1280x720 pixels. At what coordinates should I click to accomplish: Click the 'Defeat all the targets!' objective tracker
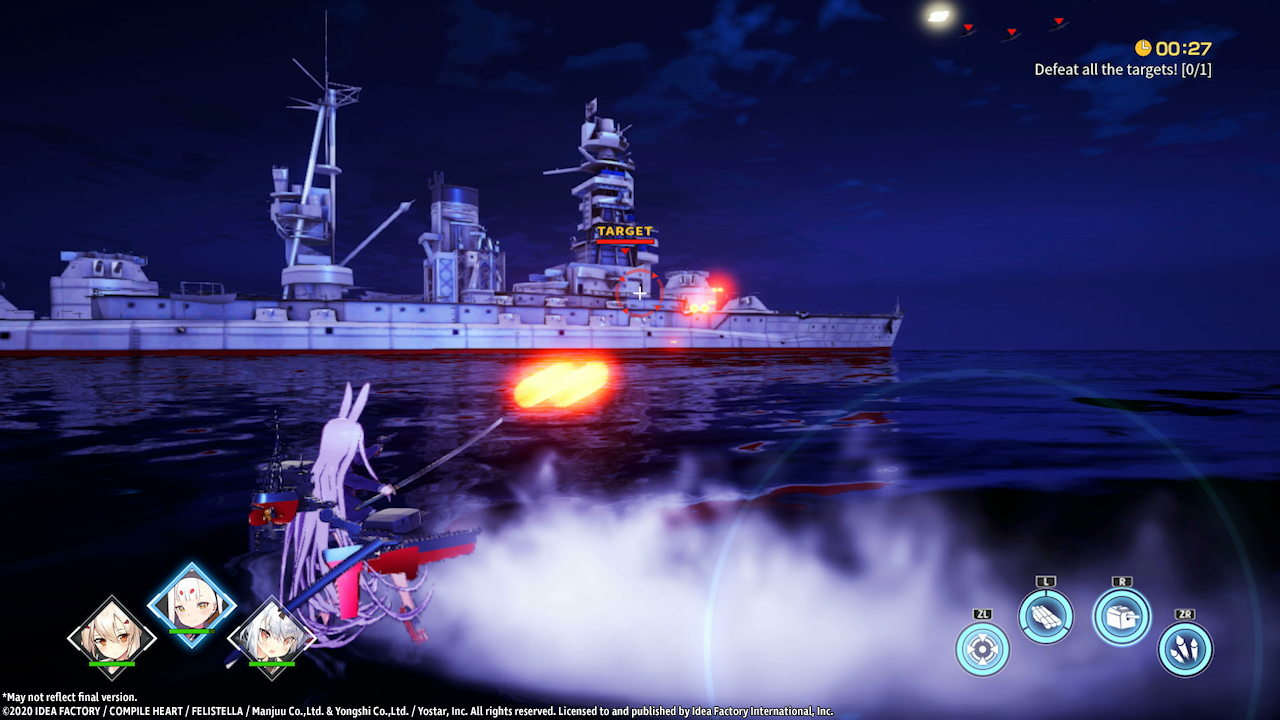[1122, 70]
